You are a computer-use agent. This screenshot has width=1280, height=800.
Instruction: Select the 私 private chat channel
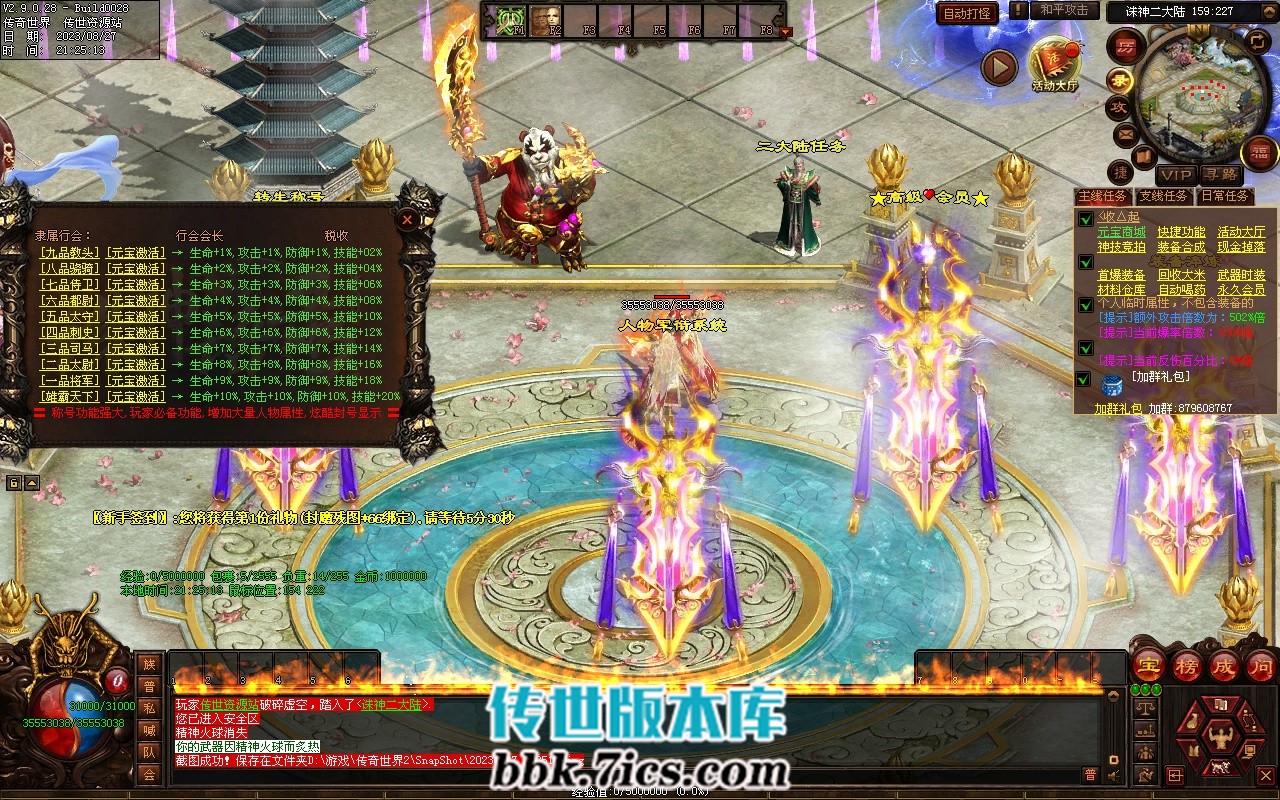149,708
